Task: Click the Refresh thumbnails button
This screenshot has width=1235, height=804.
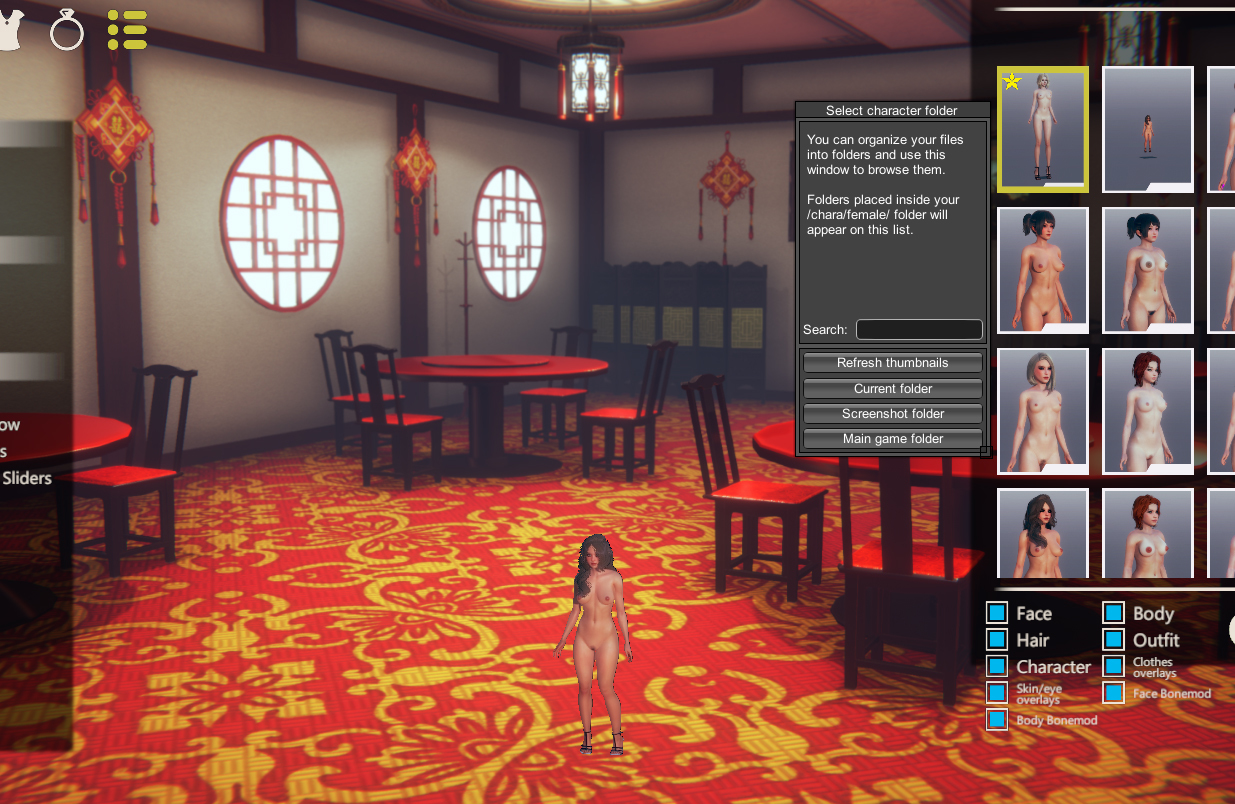Action: pos(892,363)
